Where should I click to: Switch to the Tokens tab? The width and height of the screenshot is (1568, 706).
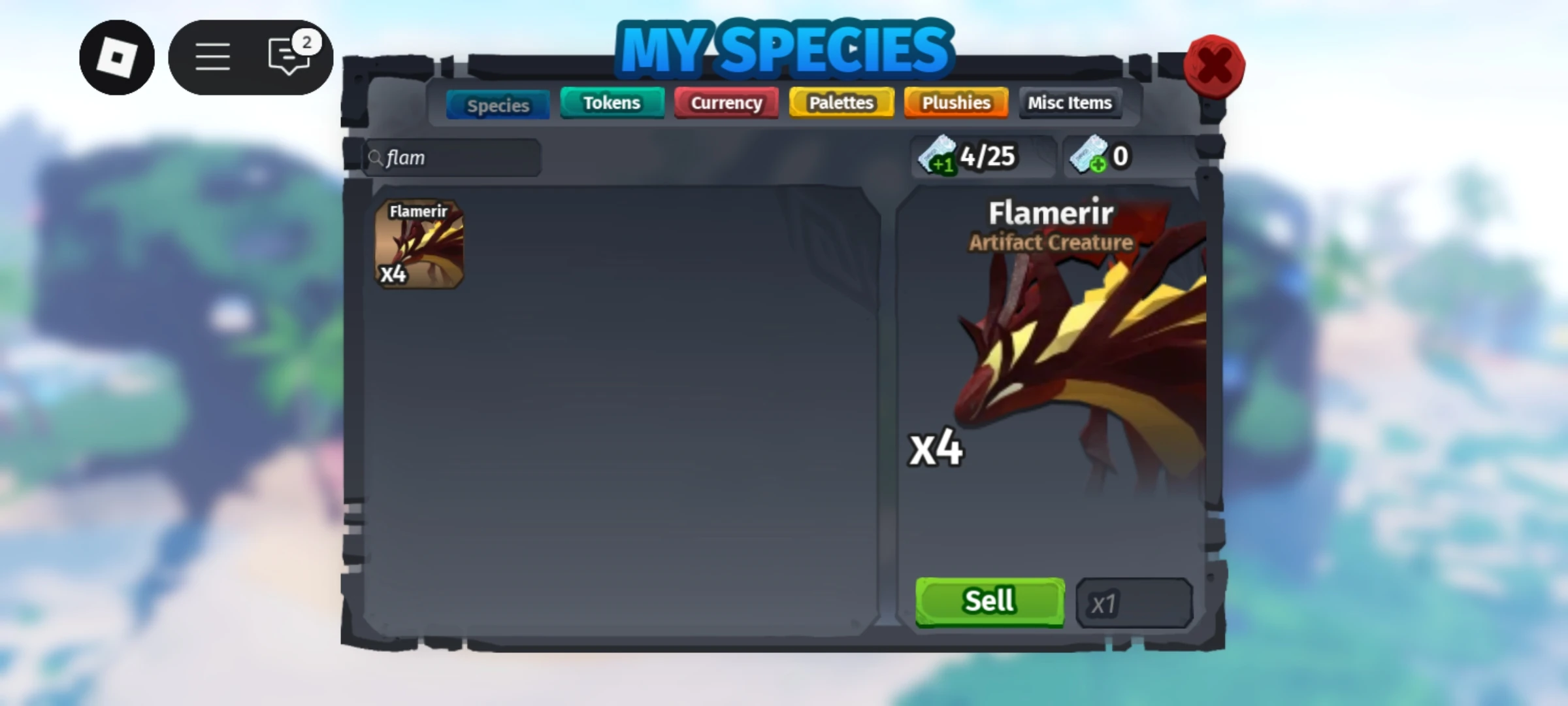612,103
